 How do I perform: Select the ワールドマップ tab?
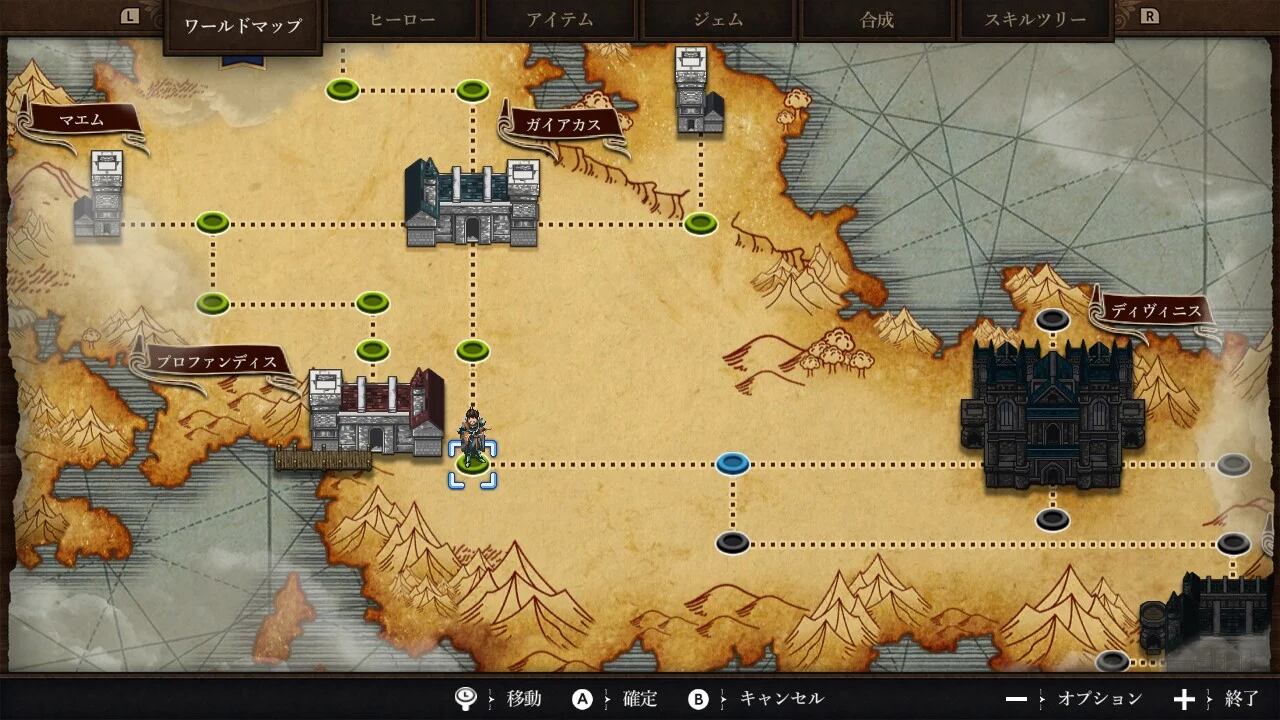243,25
